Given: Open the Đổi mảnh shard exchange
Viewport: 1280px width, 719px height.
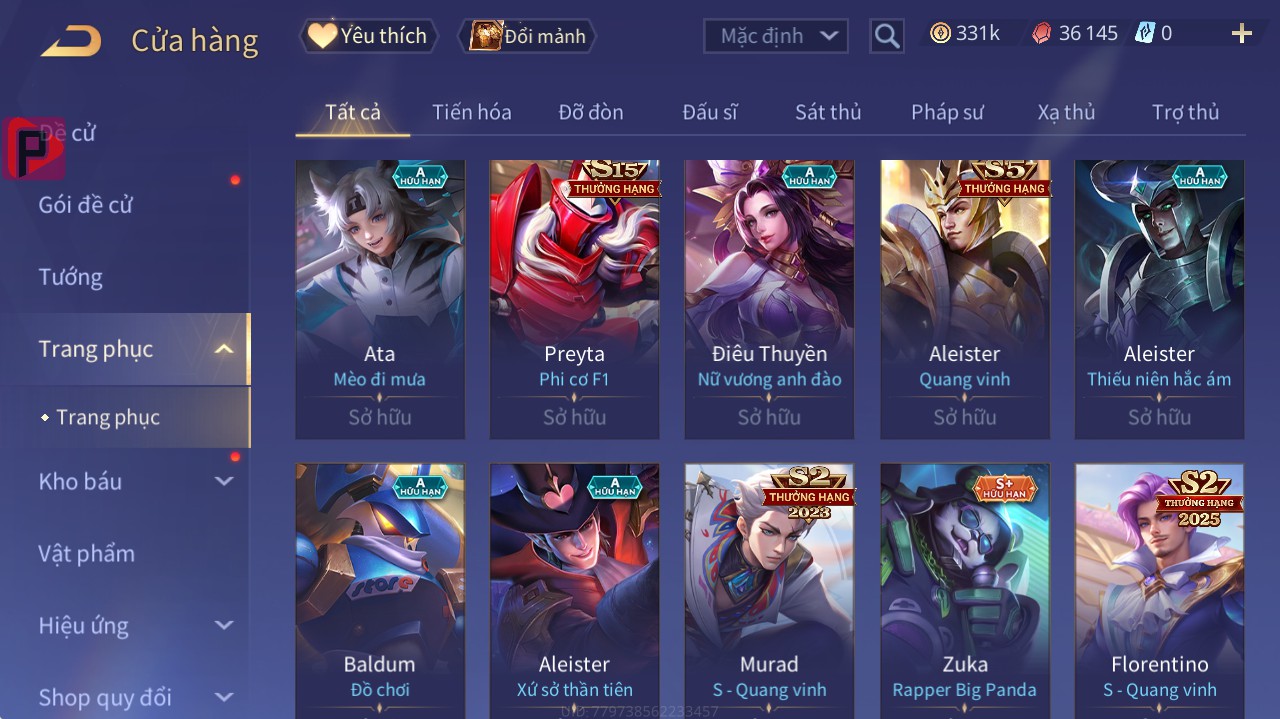Looking at the screenshot, I should pyautogui.click(x=528, y=36).
